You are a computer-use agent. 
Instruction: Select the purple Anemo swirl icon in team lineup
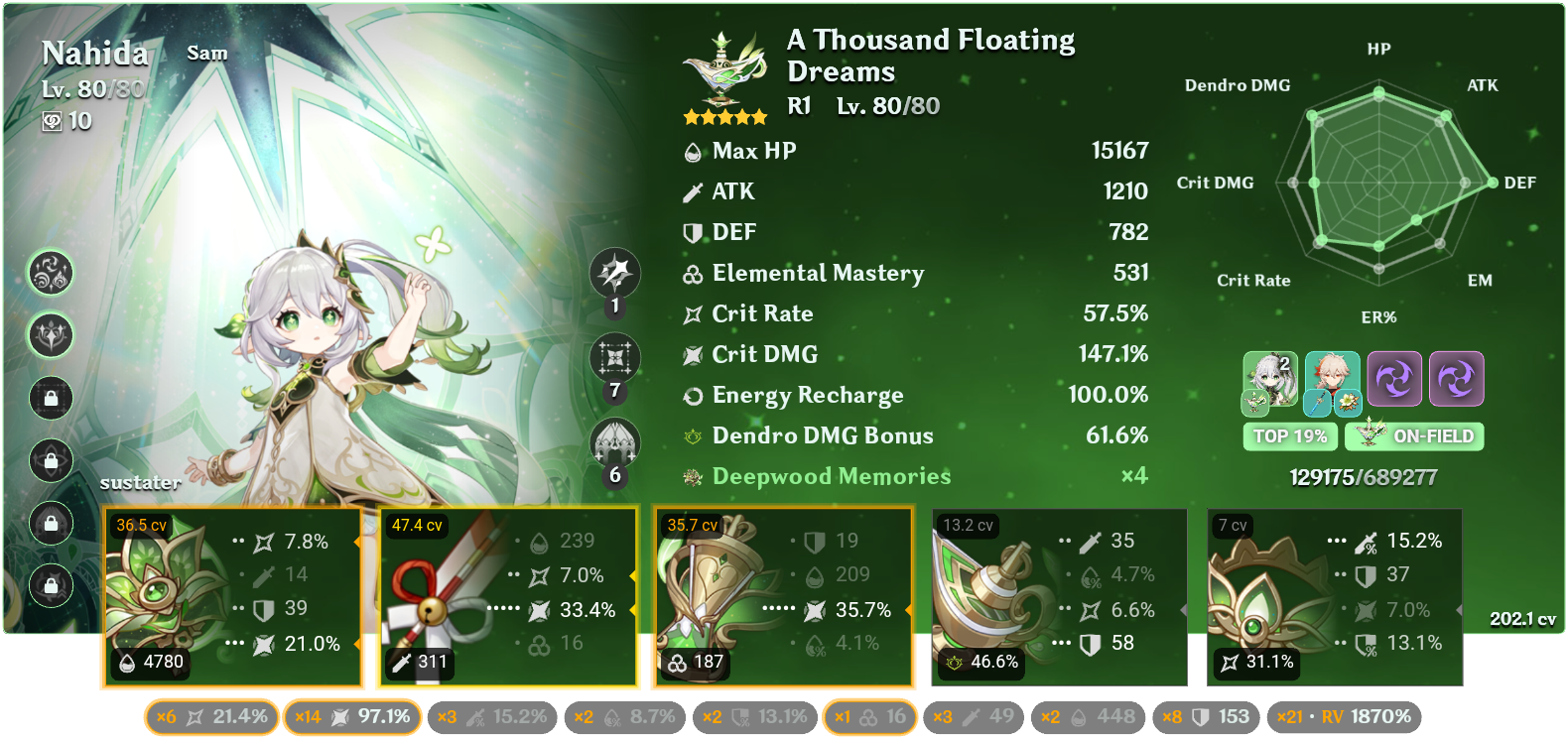point(1396,378)
